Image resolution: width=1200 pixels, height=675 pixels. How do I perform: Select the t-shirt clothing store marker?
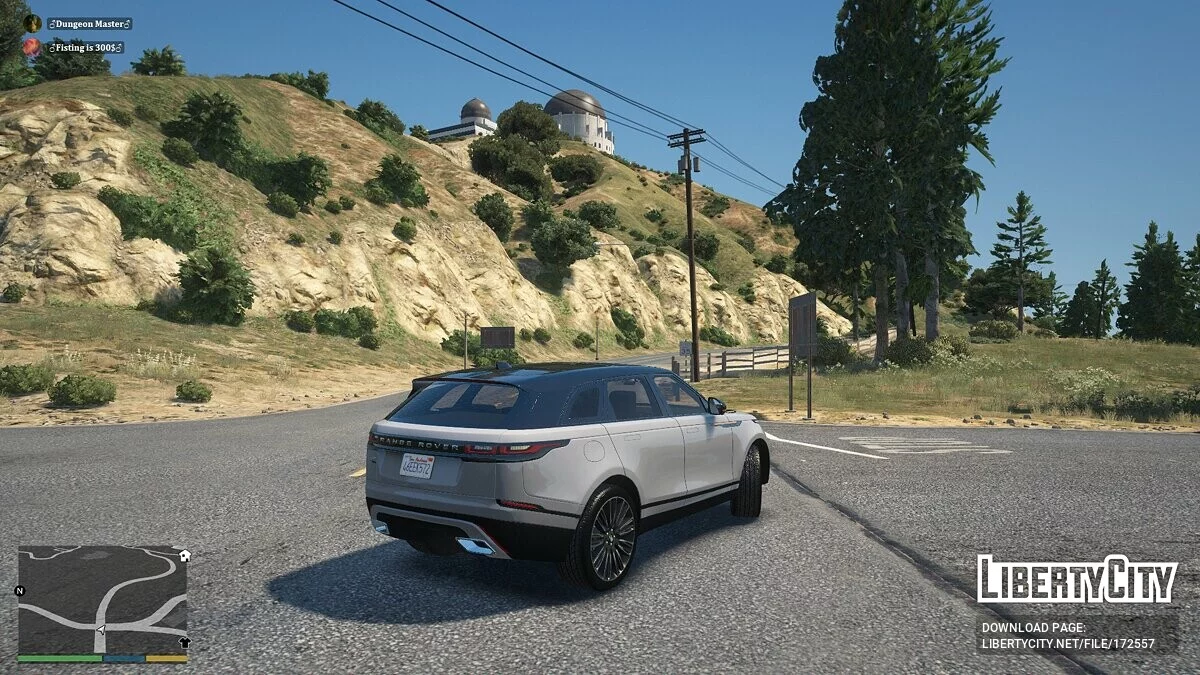(184, 643)
